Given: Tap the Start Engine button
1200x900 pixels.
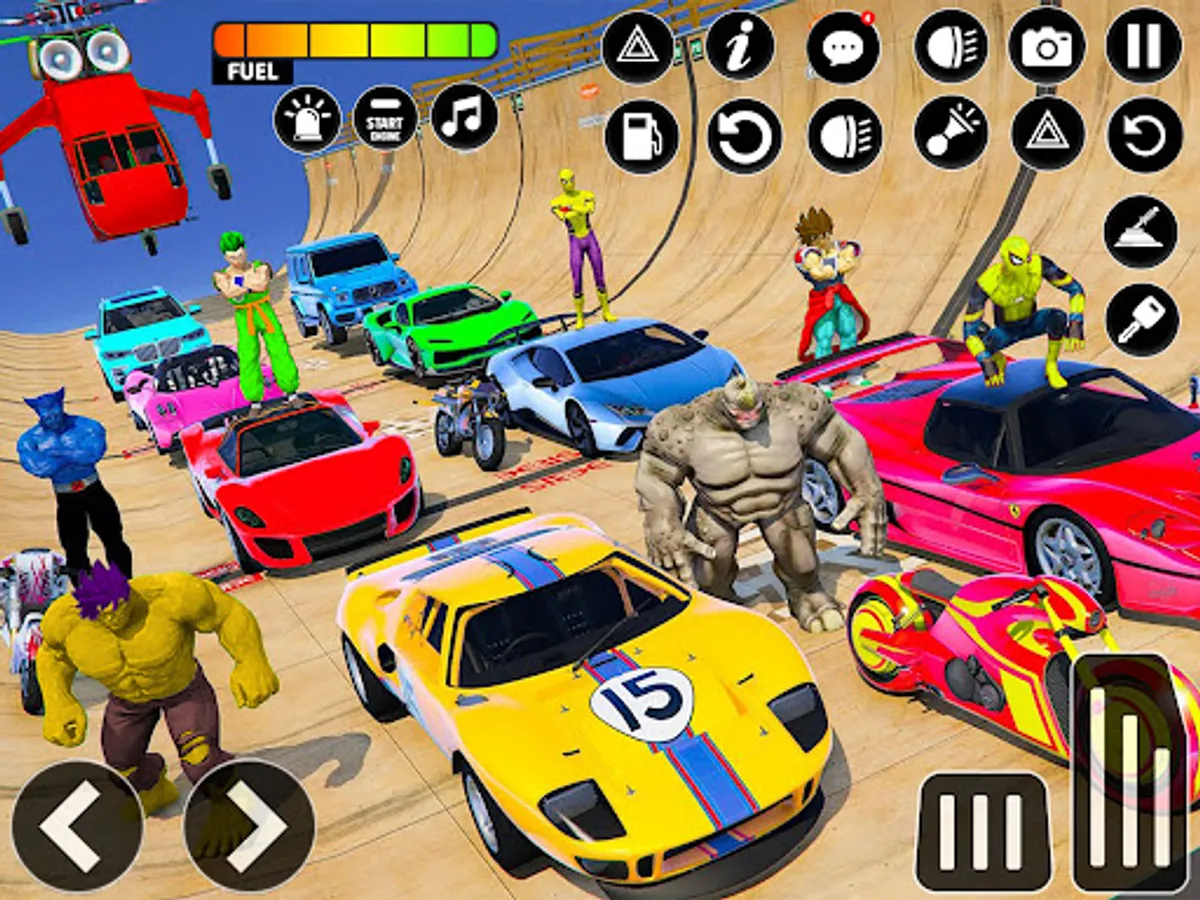Looking at the screenshot, I should [x=386, y=119].
